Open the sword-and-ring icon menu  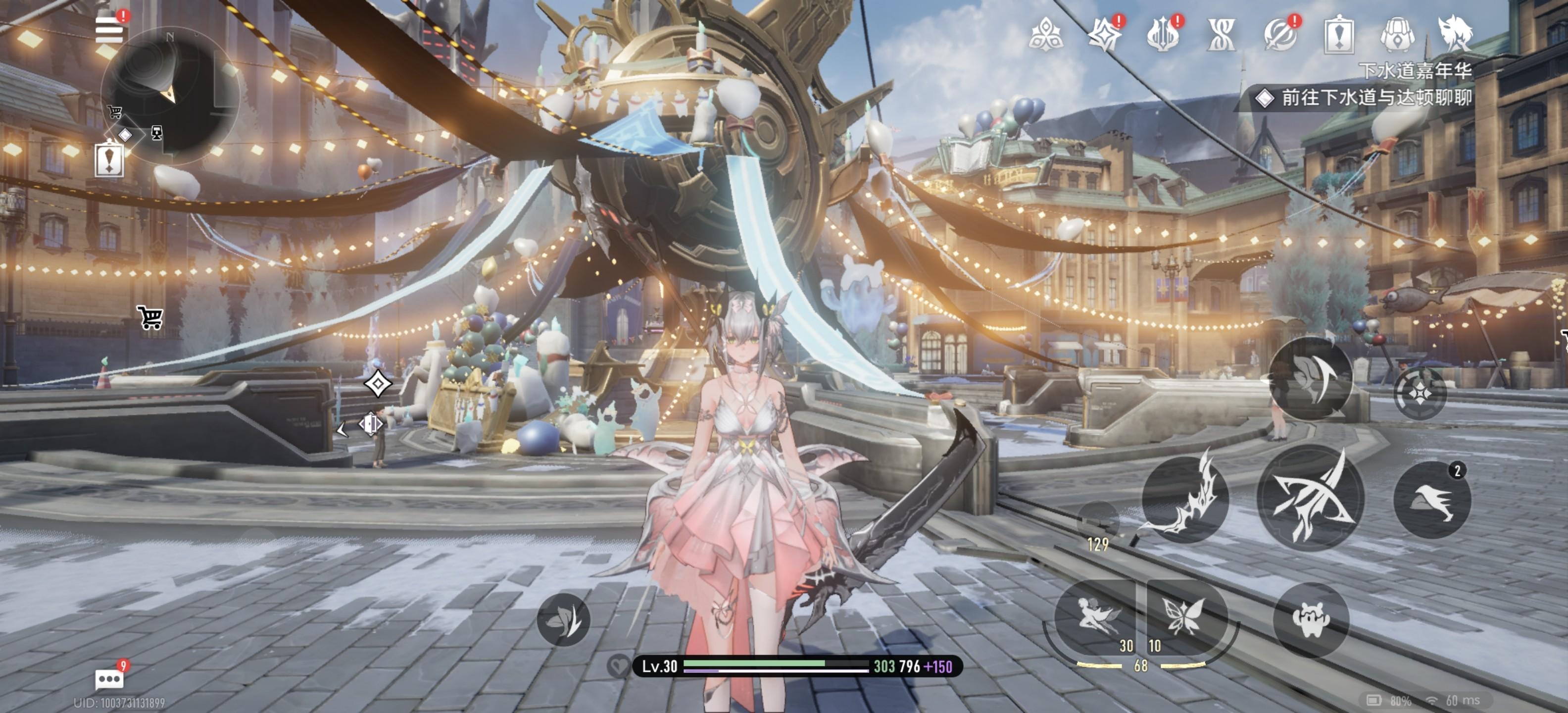[1279, 34]
